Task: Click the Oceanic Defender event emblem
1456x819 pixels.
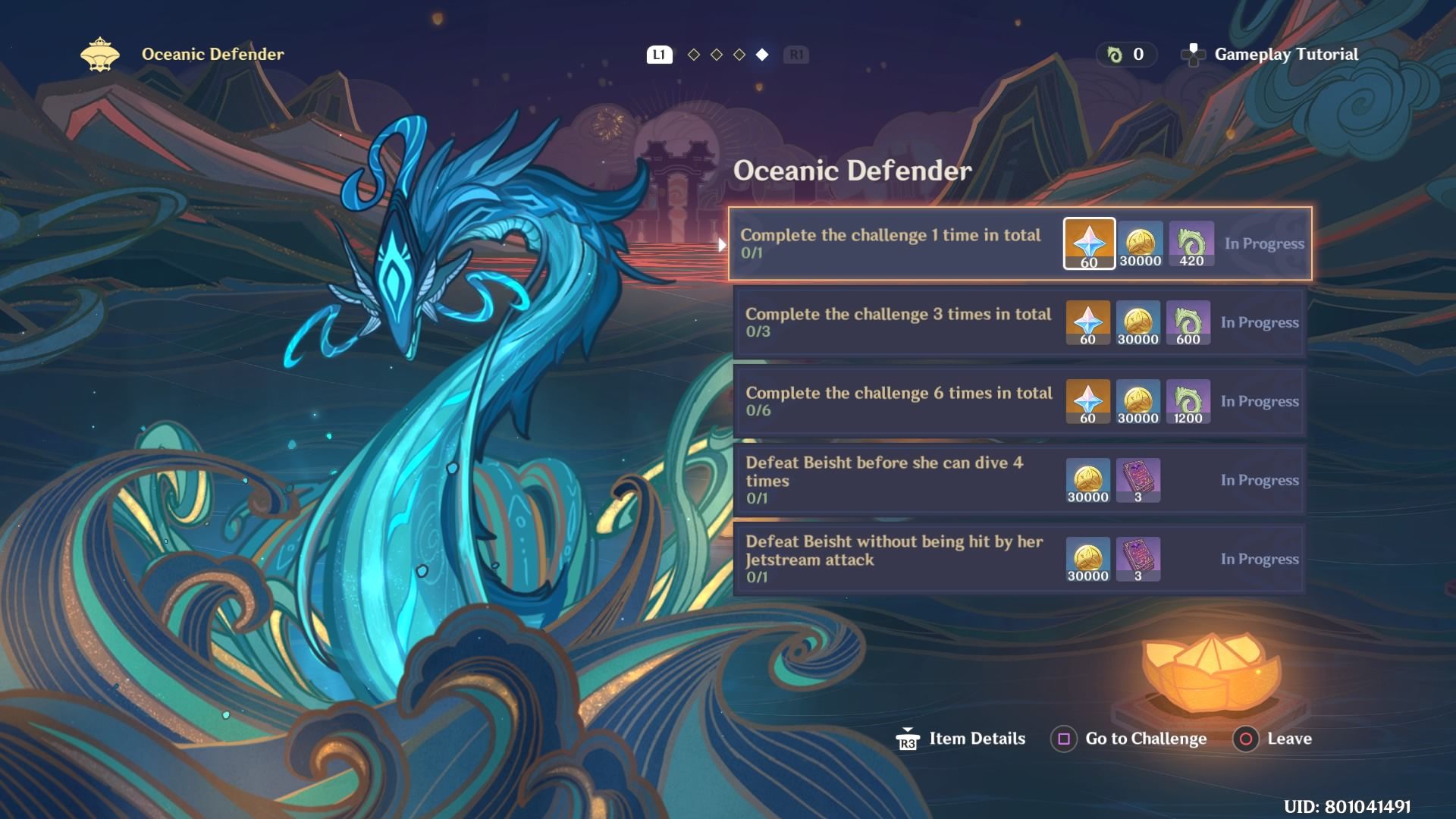Action: click(100, 54)
